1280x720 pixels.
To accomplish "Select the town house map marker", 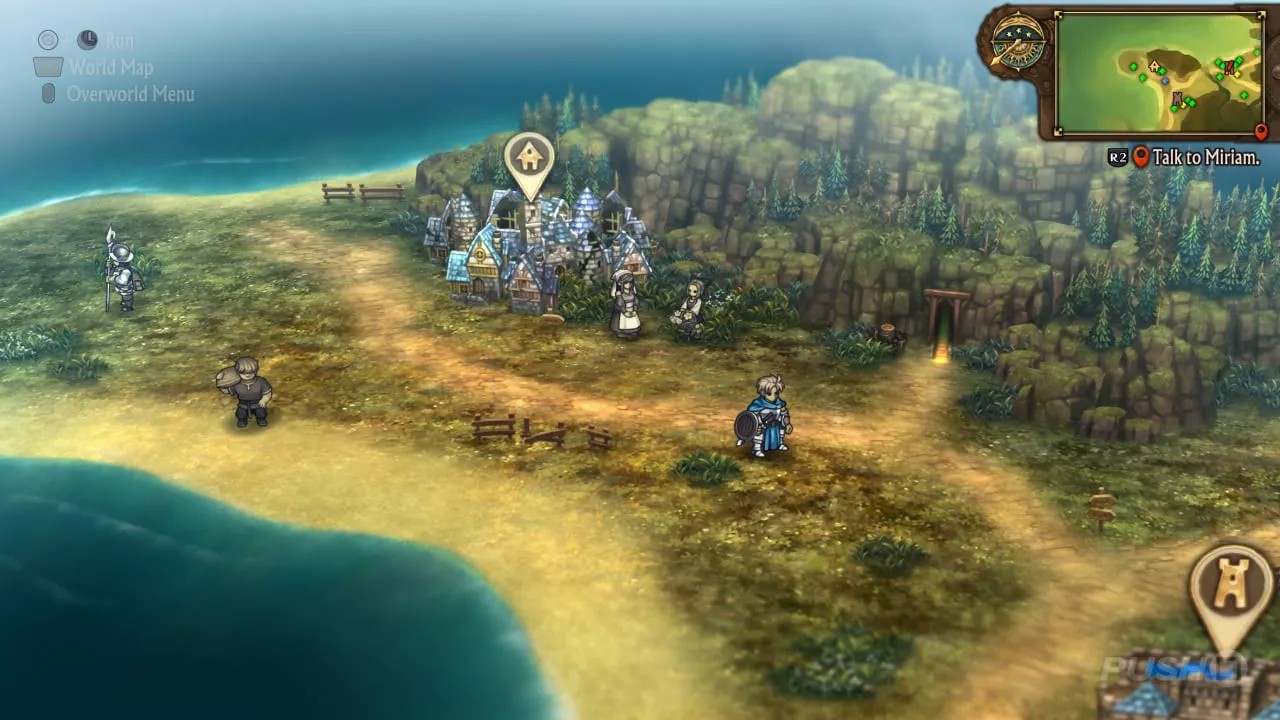I will pyautogui.click(x=529, y=160).
